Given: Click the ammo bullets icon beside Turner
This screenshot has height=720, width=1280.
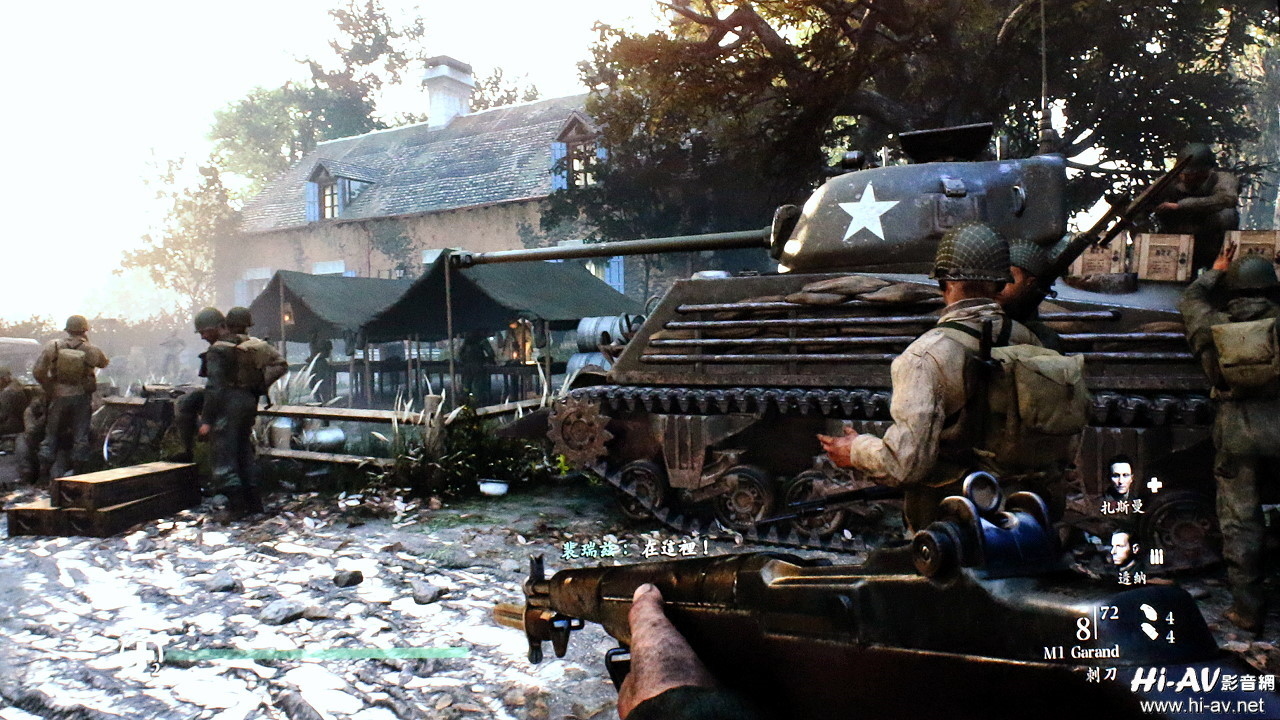Looking at the screenshot, I should point(1156,556).
